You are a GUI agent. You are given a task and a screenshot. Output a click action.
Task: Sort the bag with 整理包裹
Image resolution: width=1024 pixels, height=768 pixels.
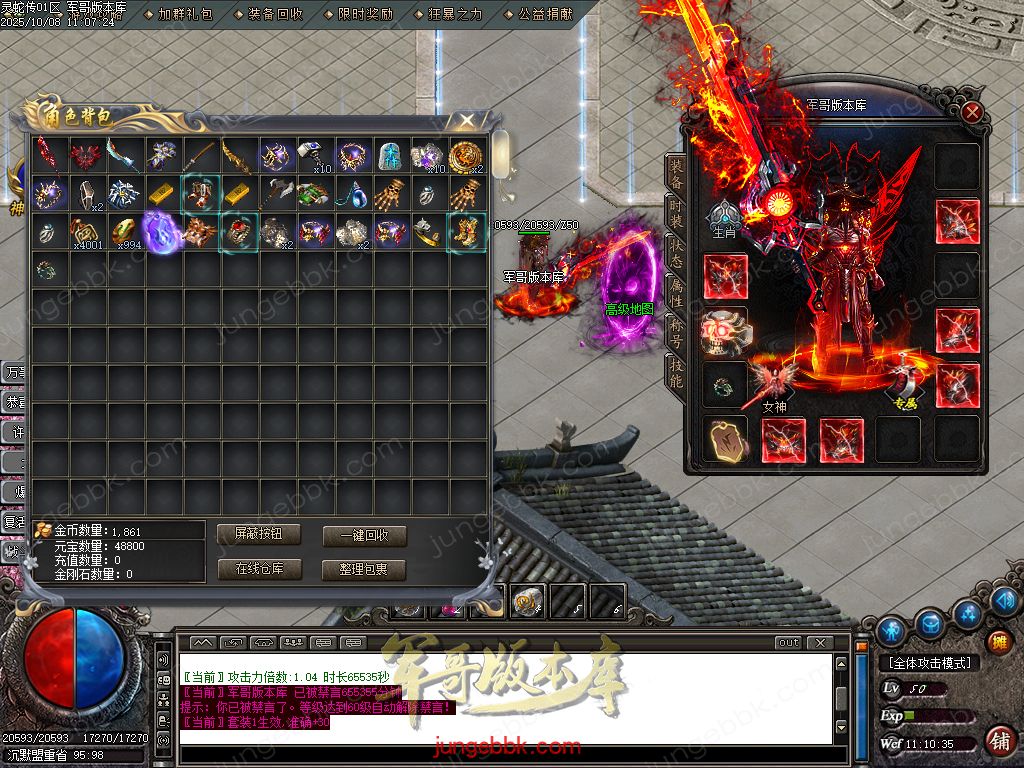pos(364,570)
